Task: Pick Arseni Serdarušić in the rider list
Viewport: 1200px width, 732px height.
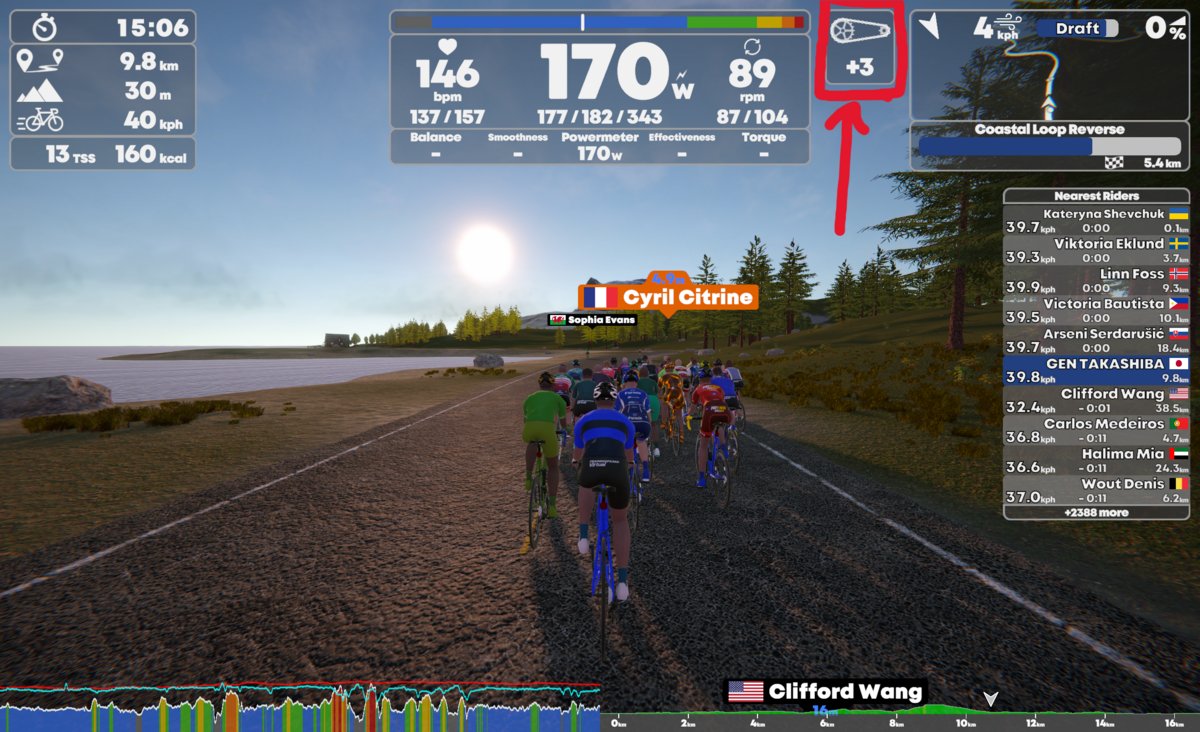Action: (x=1096, y=341)
